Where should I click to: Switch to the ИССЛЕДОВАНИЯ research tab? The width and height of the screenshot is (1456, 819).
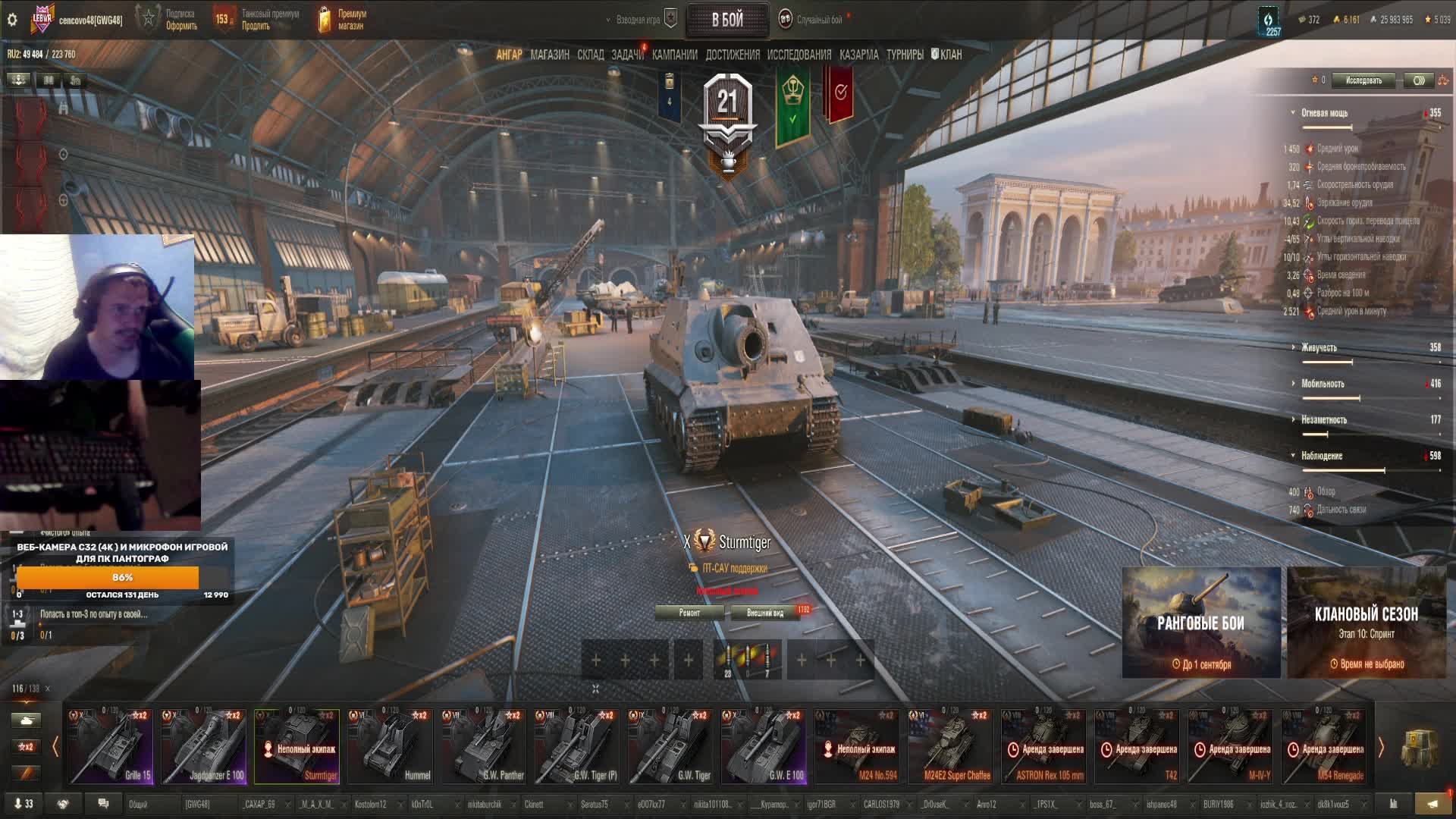pyautogui.click(x=799, y=55)
